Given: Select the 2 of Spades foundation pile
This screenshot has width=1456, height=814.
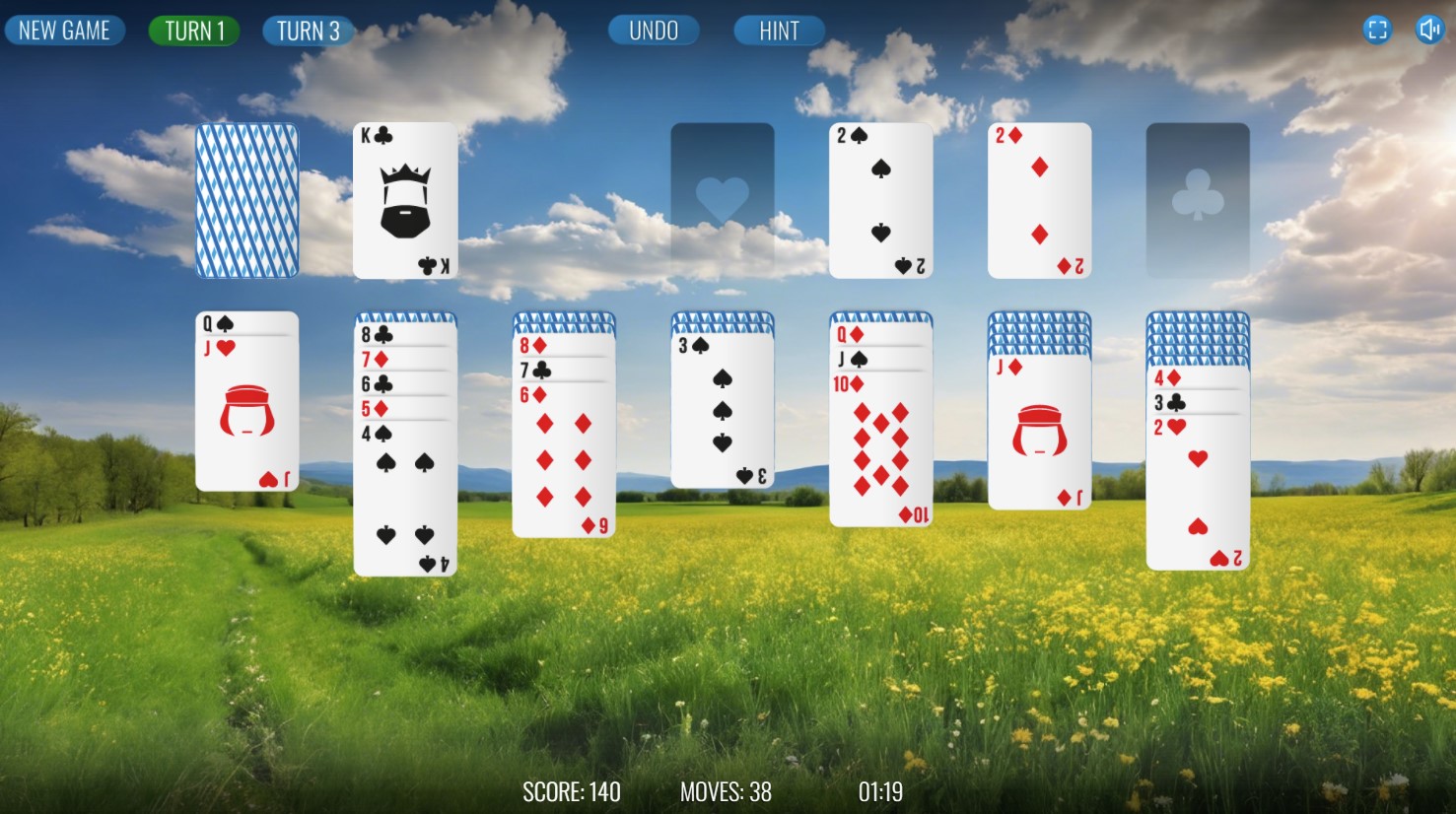Looking at the screenshot, I should pyautogui.click(x=880, y=200).
